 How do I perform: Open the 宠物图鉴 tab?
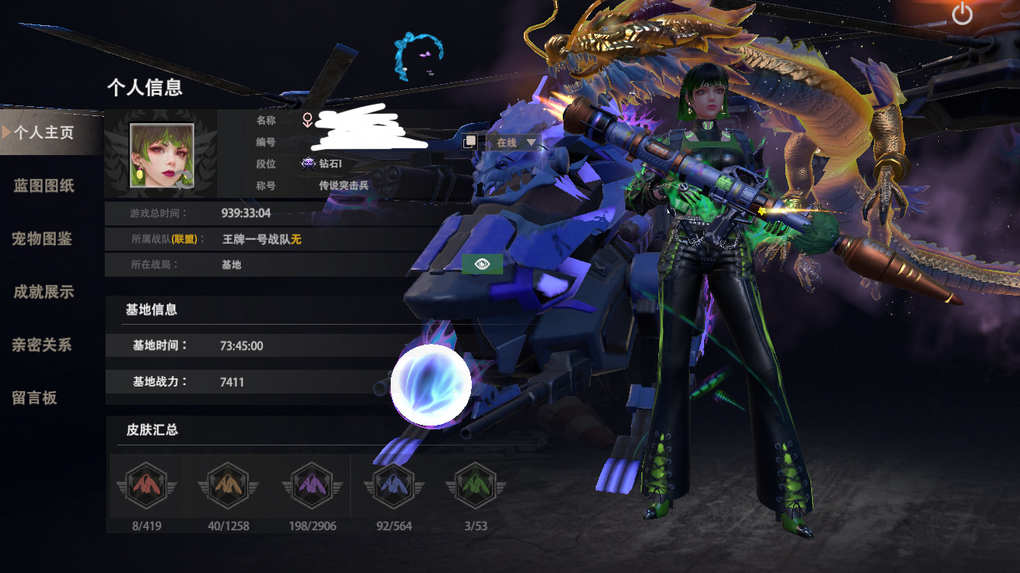click(42, 239)
